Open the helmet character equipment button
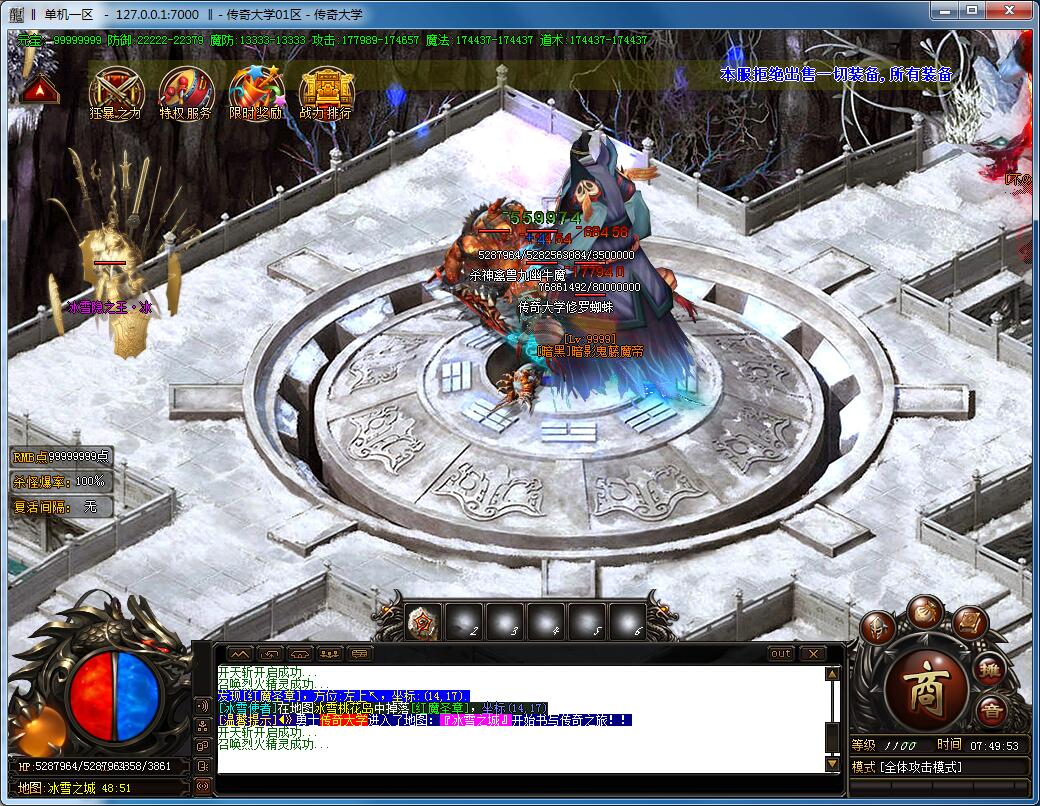The width and height of the screenshot is (1040, 806). pyautogui.click(x=877, y=627)
